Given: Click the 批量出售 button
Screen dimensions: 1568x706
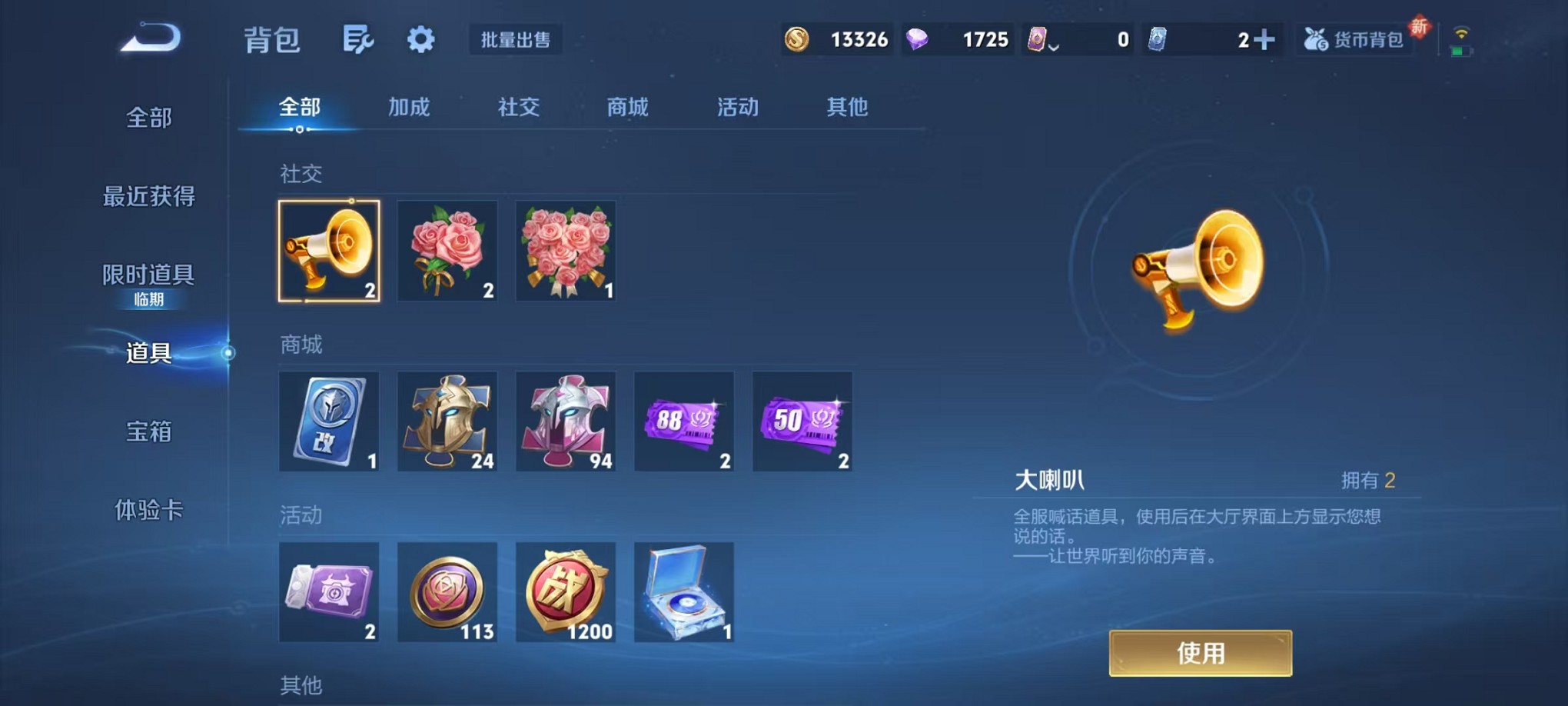Looking at the screenshot, I should point(516,40).
